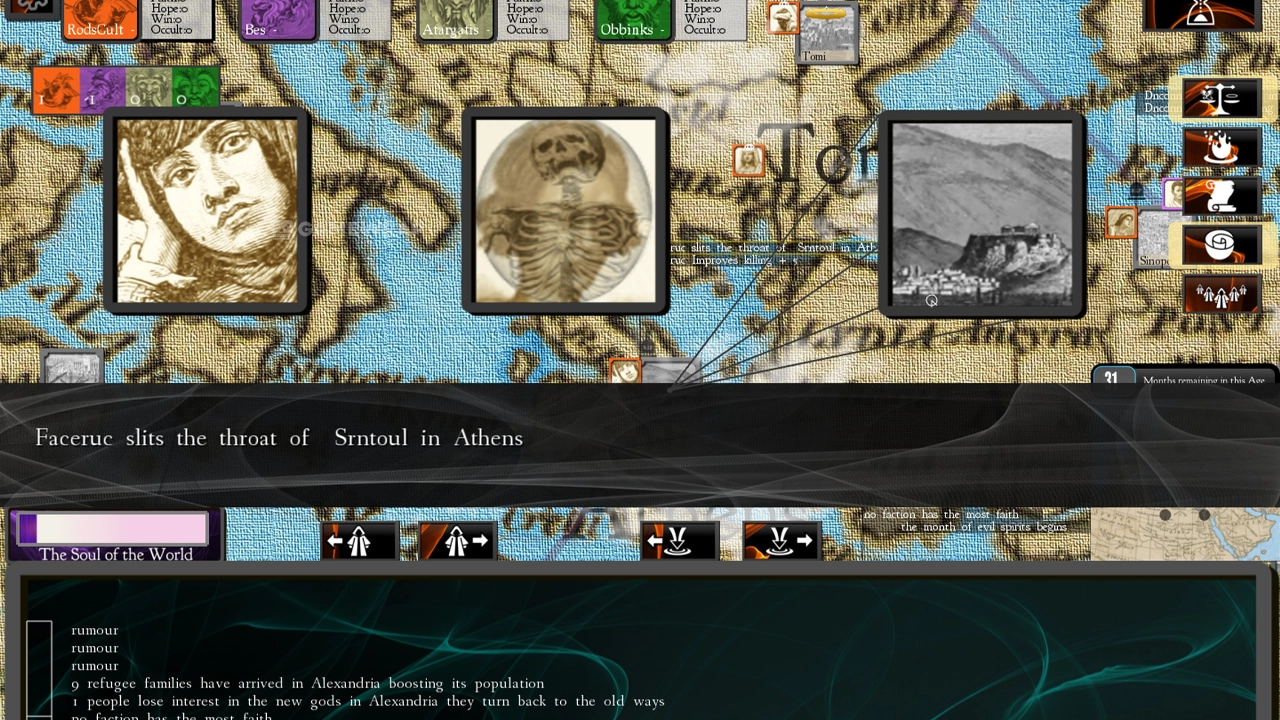This screenshot has height=720, width=1280.
Task: Activate the flaming altar action button
Action: pos(1221,147)
